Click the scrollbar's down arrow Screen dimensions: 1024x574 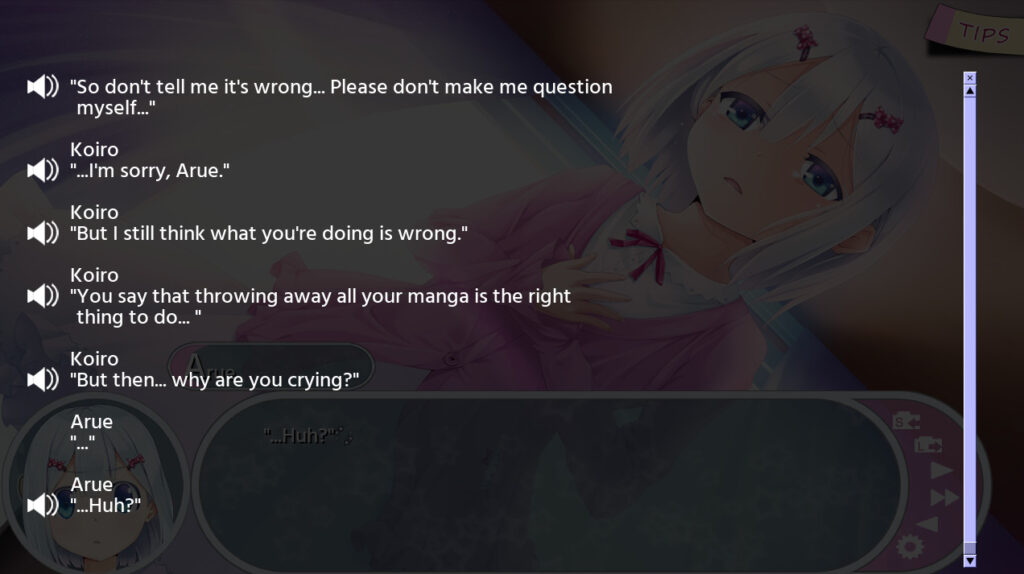click(x=969, y=561)
